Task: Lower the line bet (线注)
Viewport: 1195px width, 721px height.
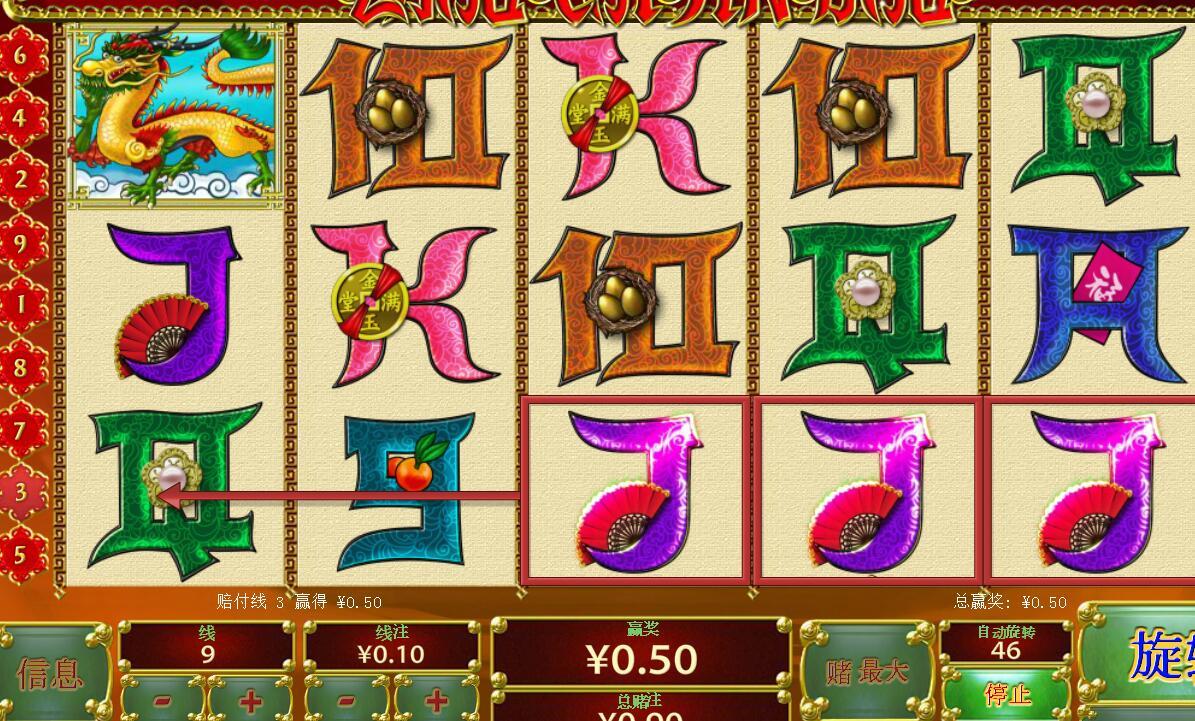Action: click(x=348, y=699)
